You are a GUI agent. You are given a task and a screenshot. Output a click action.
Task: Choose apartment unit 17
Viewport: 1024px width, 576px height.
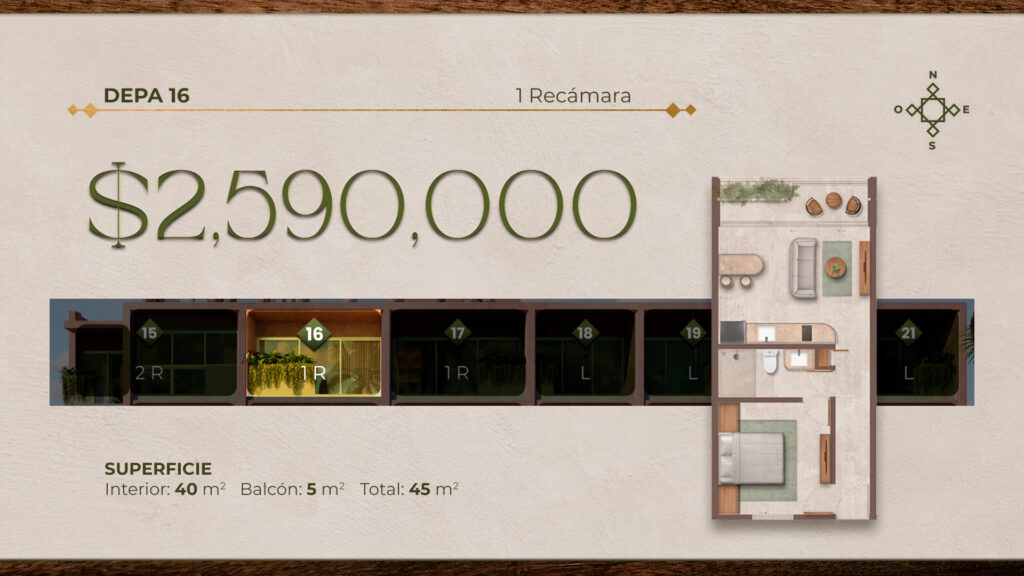click(457, 354)
